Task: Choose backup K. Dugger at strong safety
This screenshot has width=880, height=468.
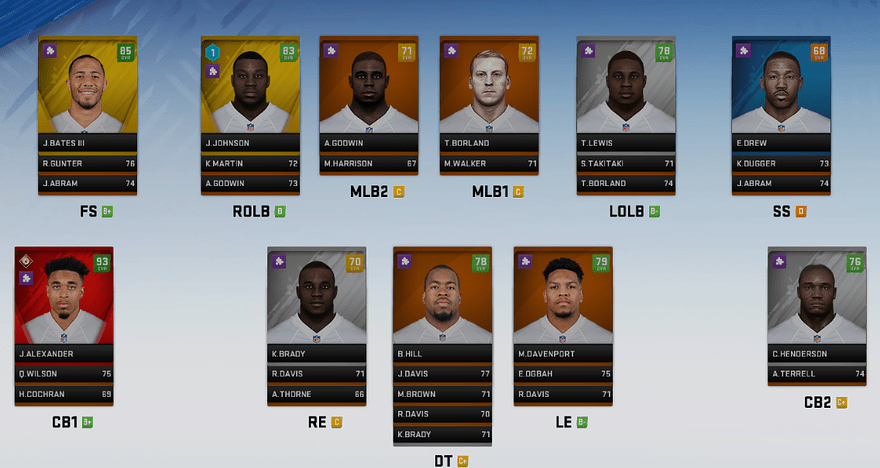Action: (781, 163)
